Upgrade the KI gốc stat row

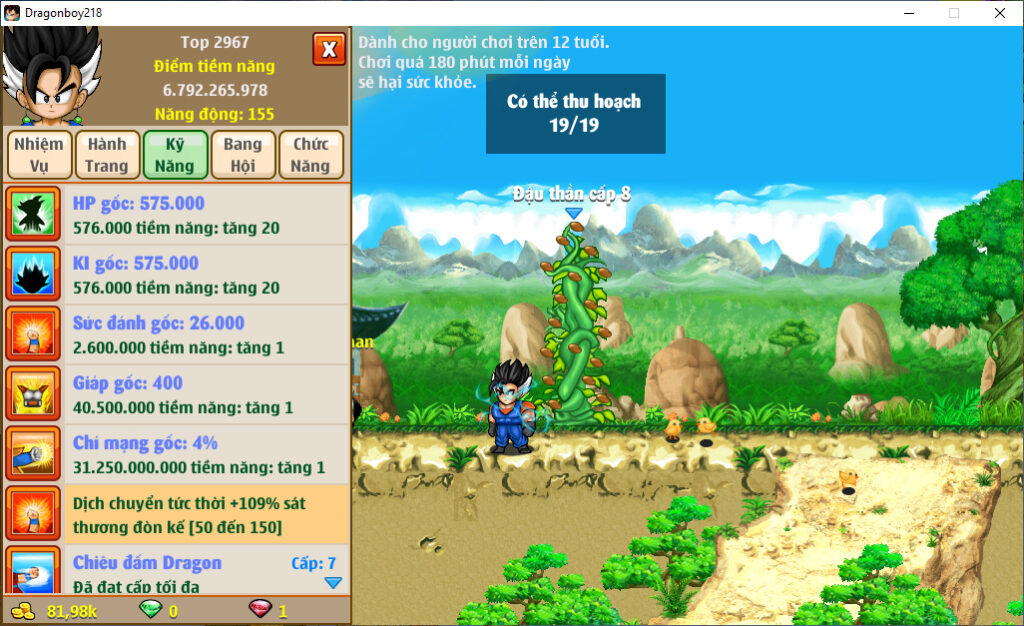(x=176, y=274)
